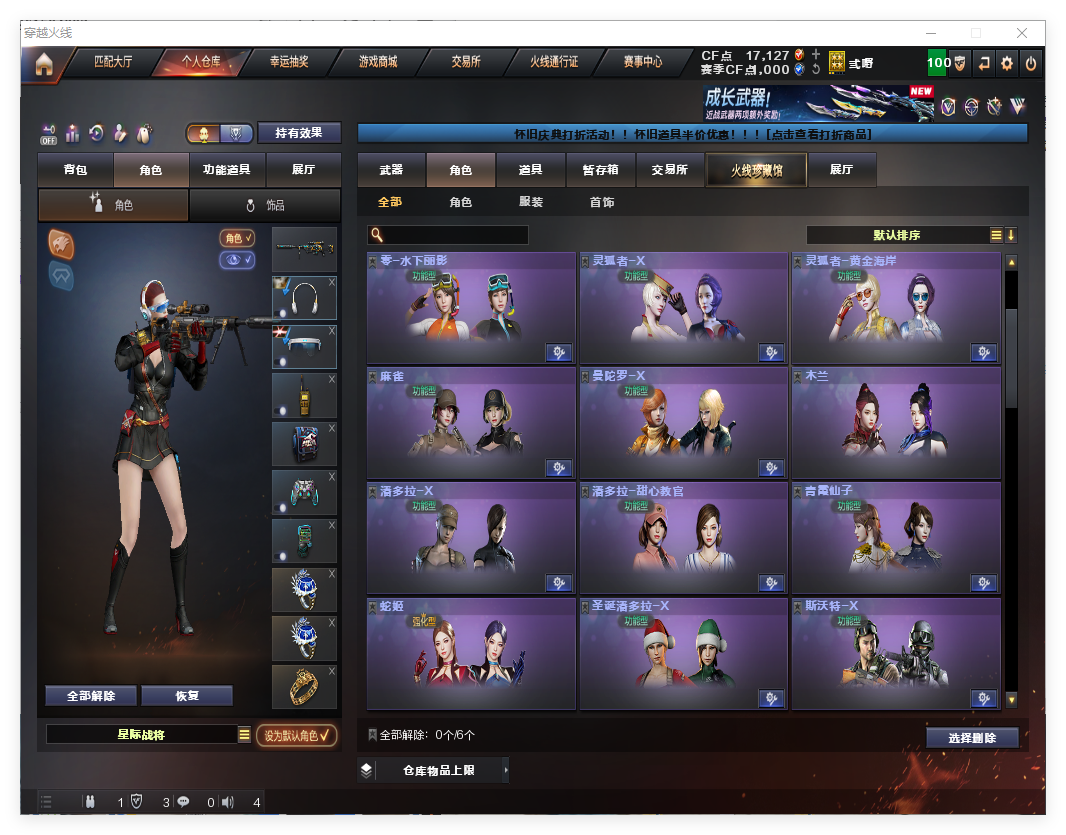Close the game window
The height and width of the screenshot is (835, 1066).
1023,33
